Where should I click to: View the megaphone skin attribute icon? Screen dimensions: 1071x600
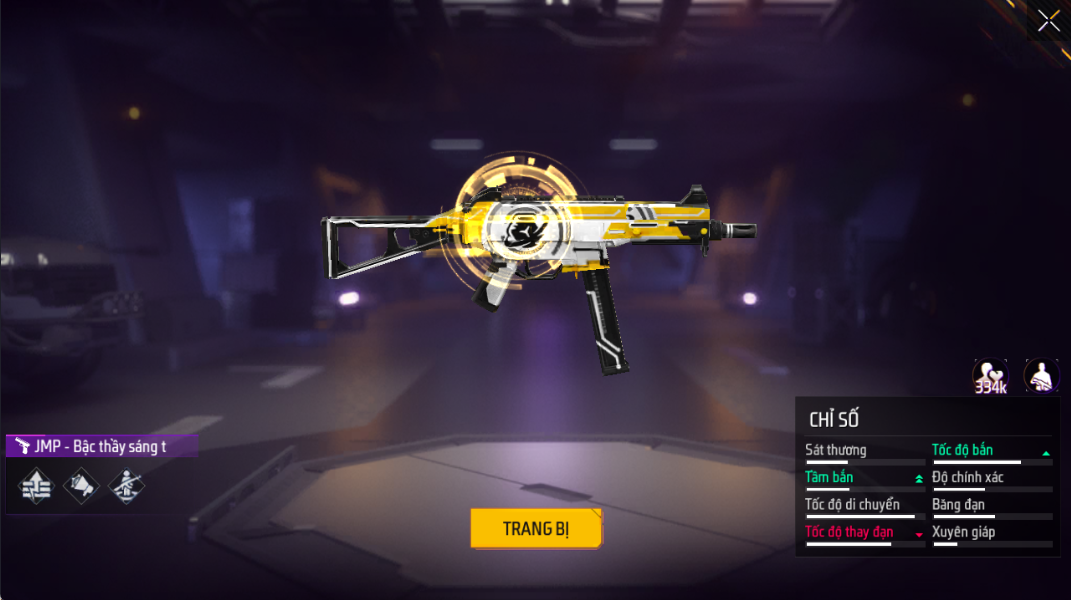pos(81,486)
